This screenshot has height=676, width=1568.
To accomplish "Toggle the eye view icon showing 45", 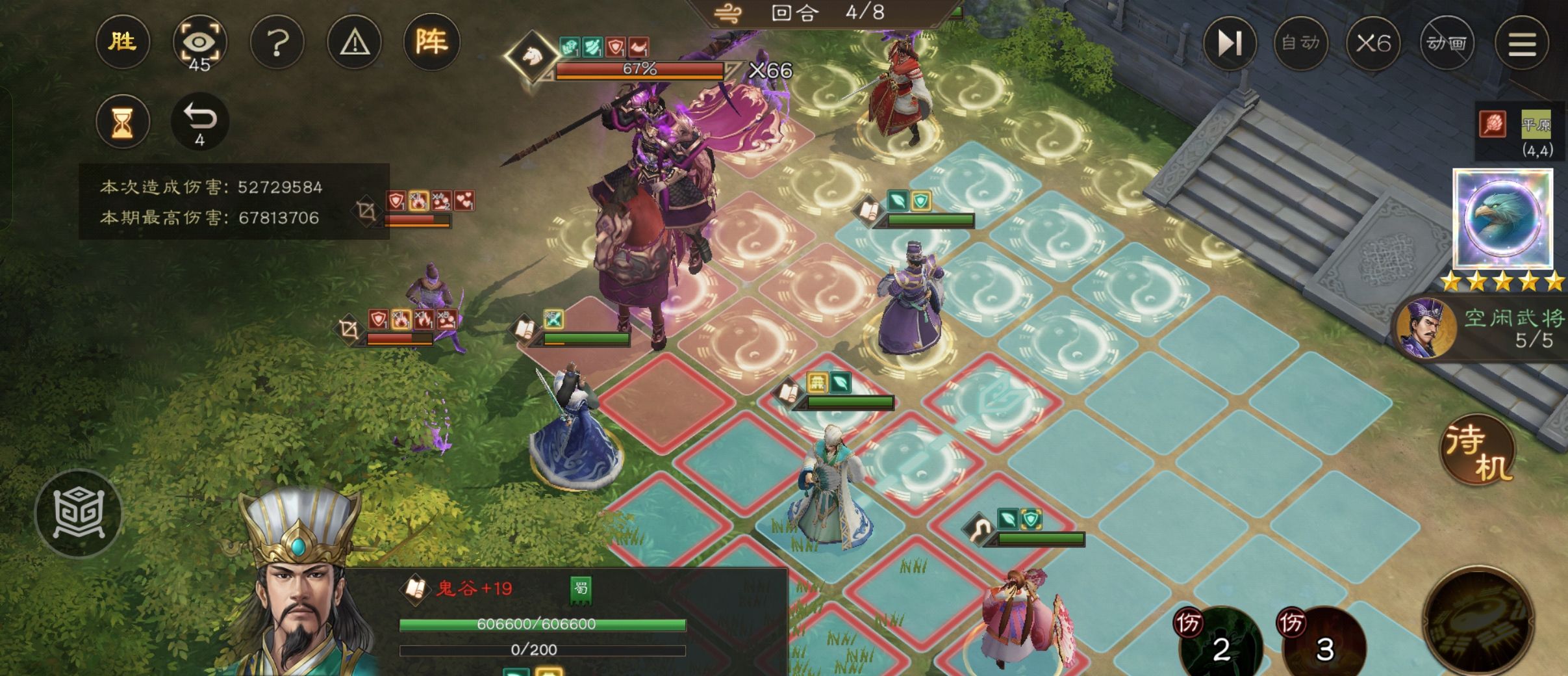I will (x=199, y=43).
